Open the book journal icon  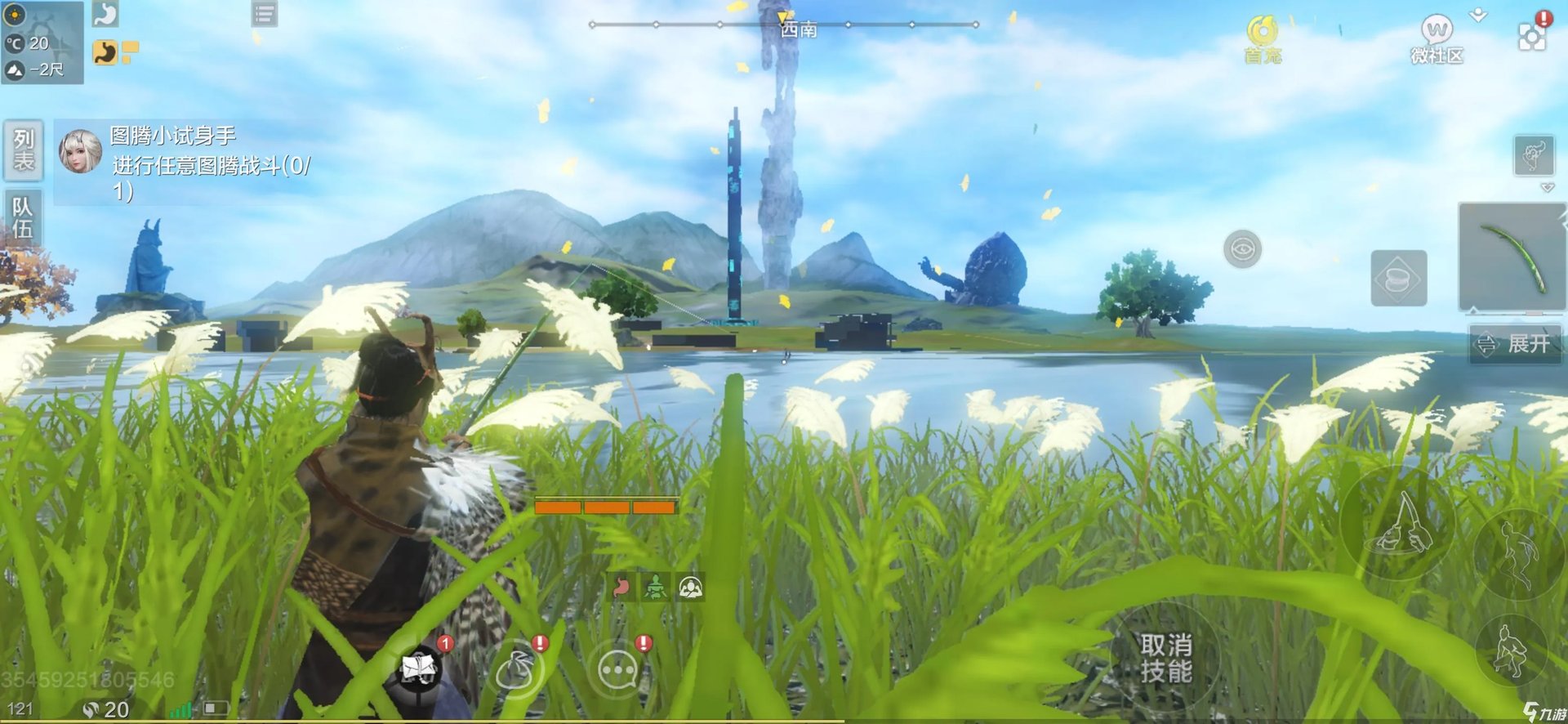418,670
